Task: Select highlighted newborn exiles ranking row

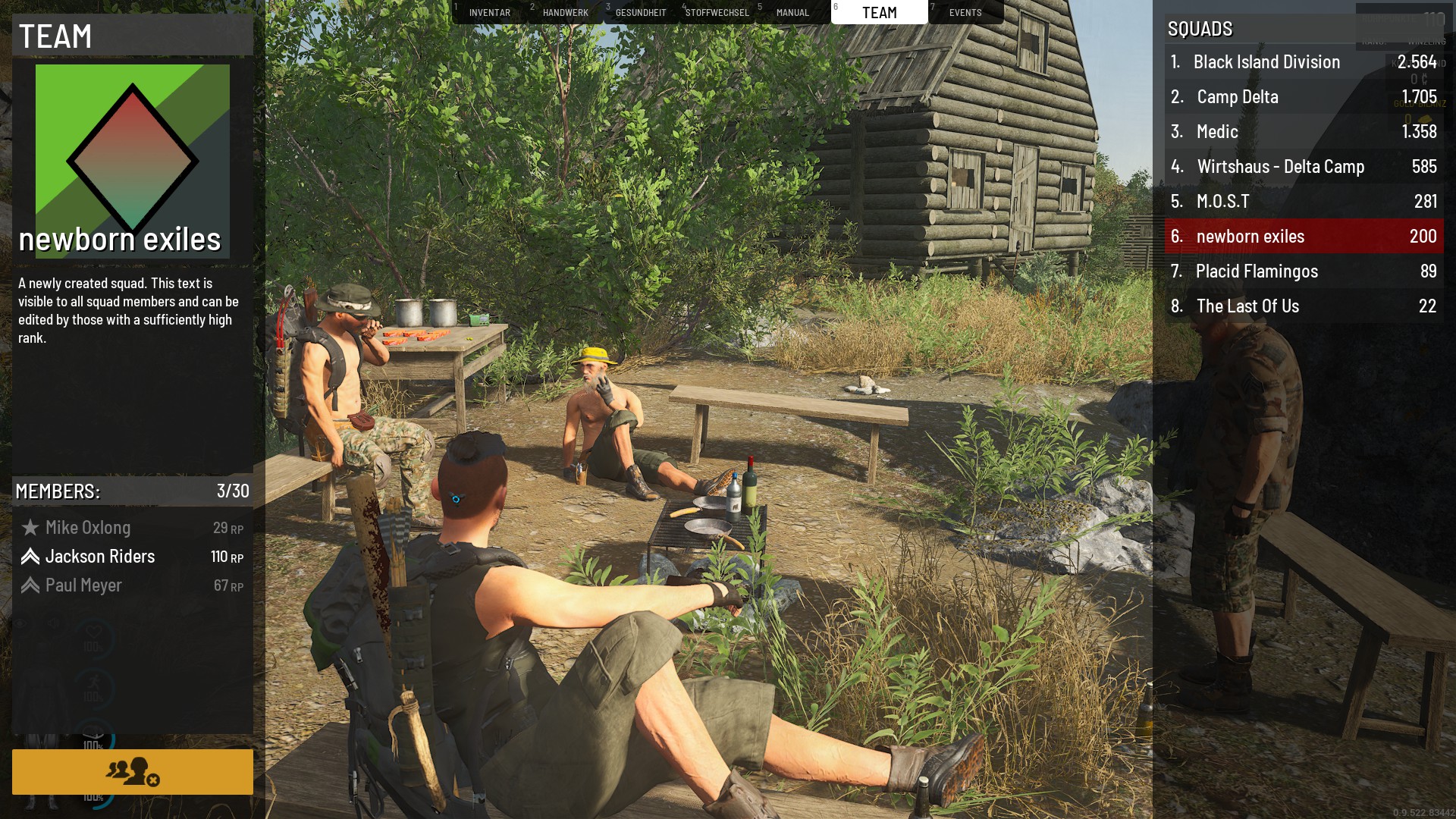Action: pyautogui.click(x=1304, y=237)
